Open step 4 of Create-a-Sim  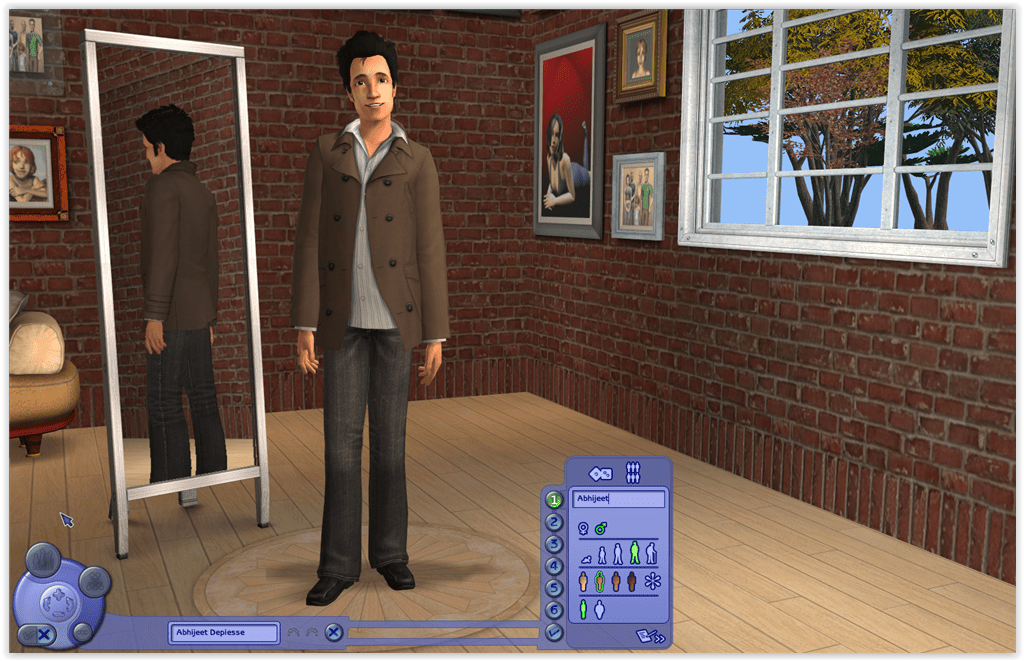[553, 566]
